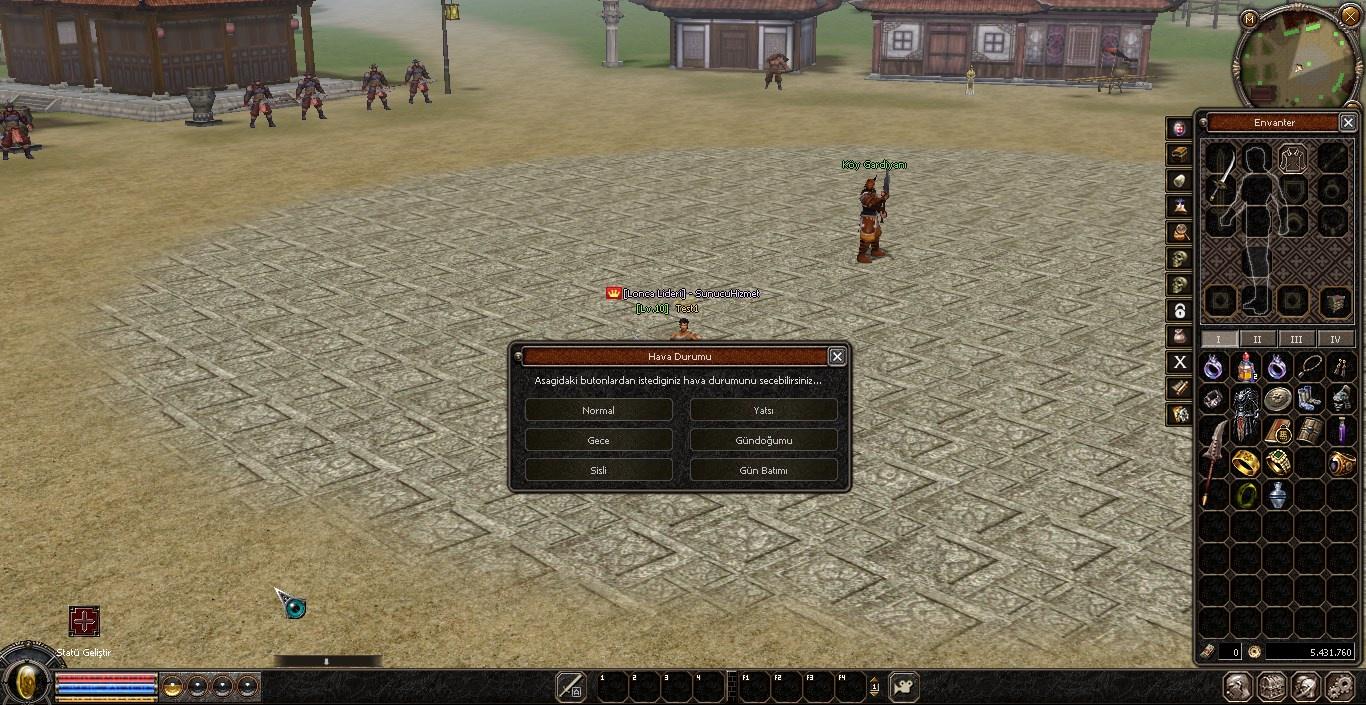Show inventory page IV

(x=1335, y=339)
